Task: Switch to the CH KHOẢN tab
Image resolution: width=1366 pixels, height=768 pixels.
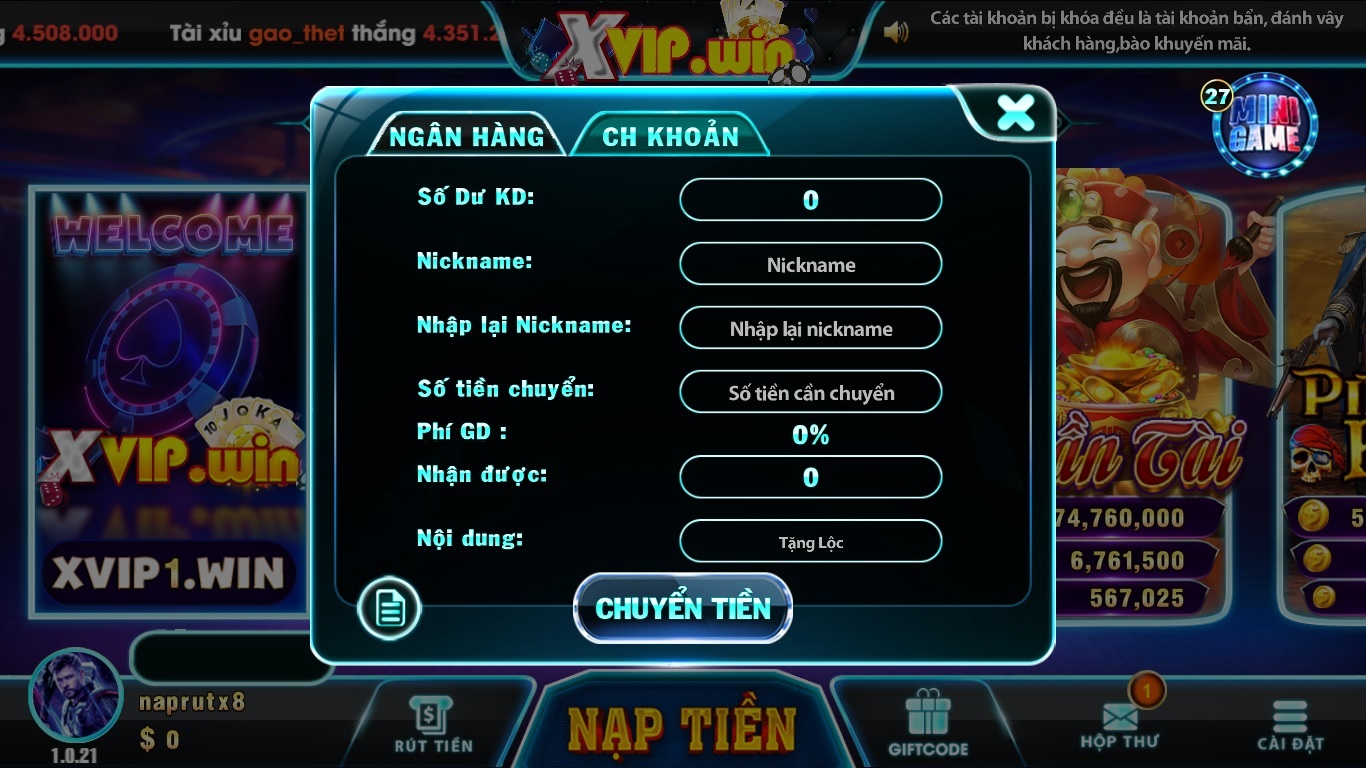Action: pos(668,133)
